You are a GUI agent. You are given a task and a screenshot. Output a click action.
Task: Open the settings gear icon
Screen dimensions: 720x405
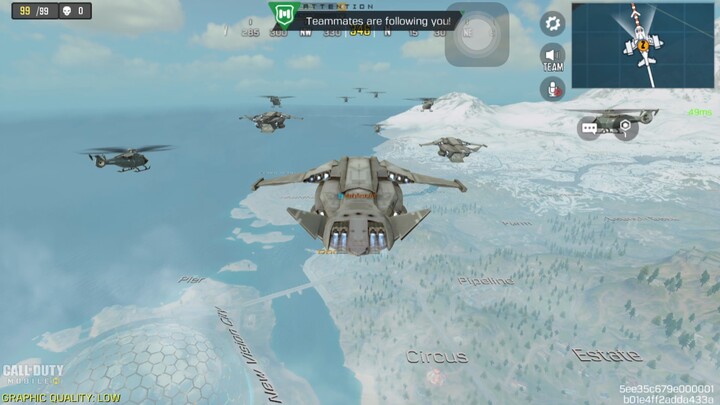[x=552, y=23]
